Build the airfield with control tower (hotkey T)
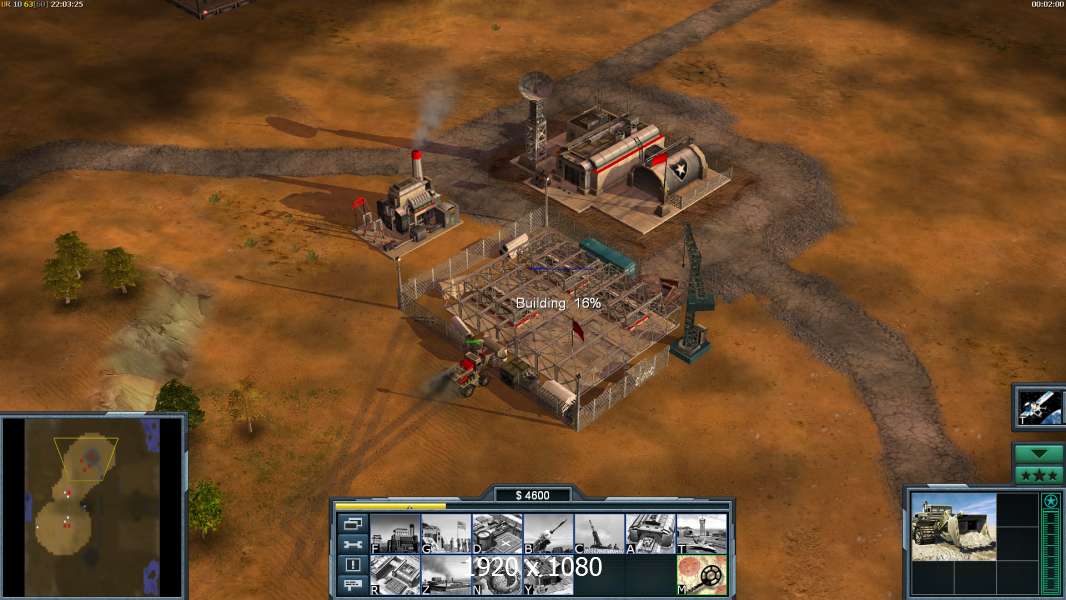This screenshot has width=1066, height=600. pos(701,533)
